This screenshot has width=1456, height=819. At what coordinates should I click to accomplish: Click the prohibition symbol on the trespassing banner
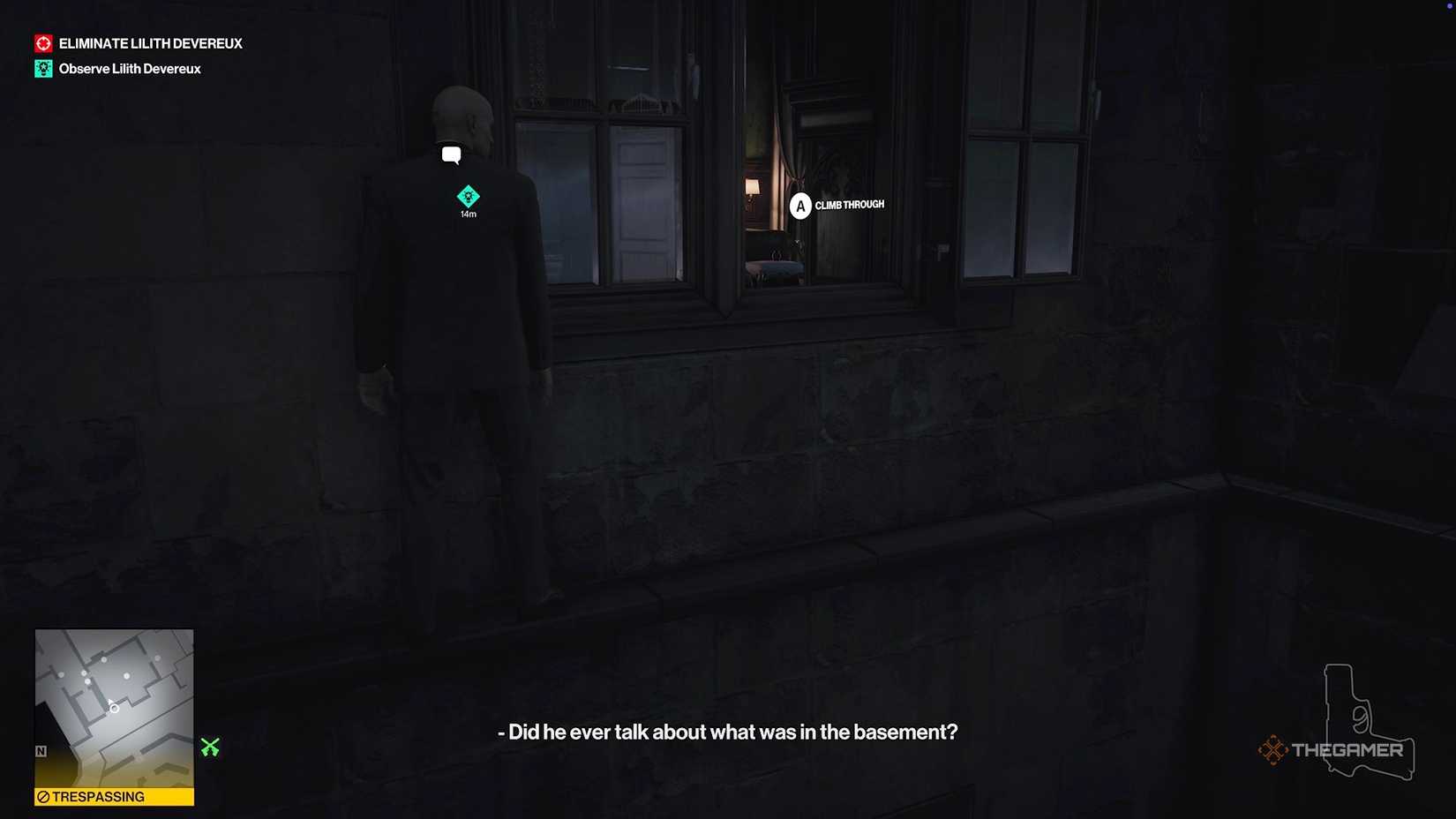tap(42, 797)
